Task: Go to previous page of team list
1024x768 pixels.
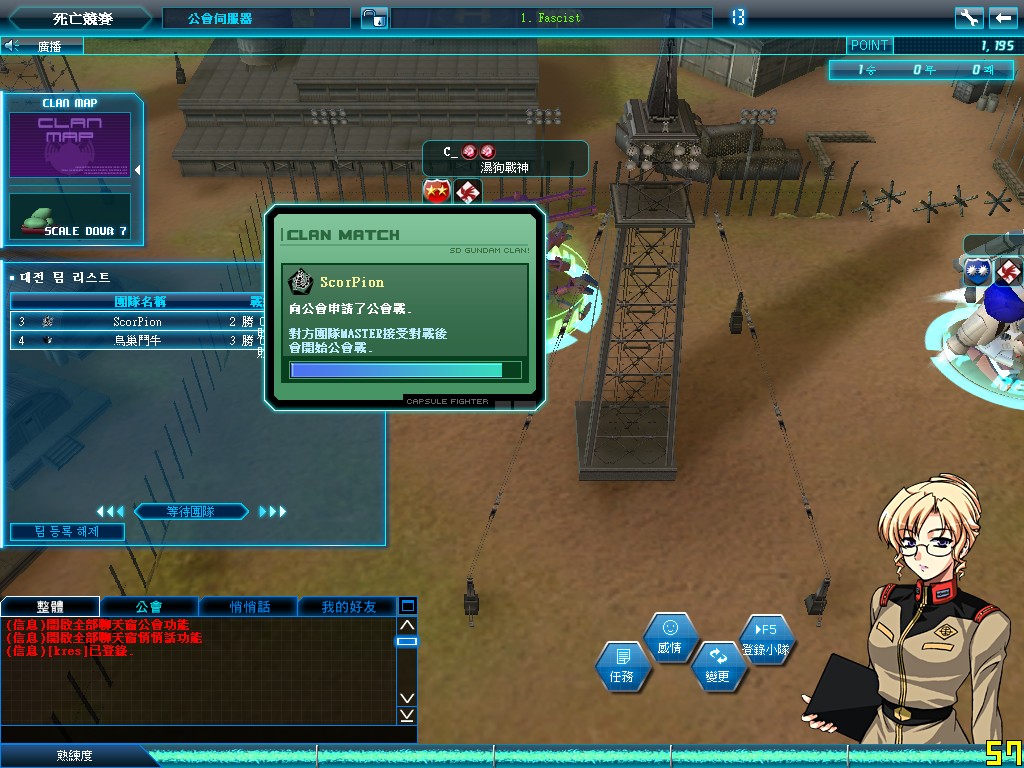Action: pos(110,512)
